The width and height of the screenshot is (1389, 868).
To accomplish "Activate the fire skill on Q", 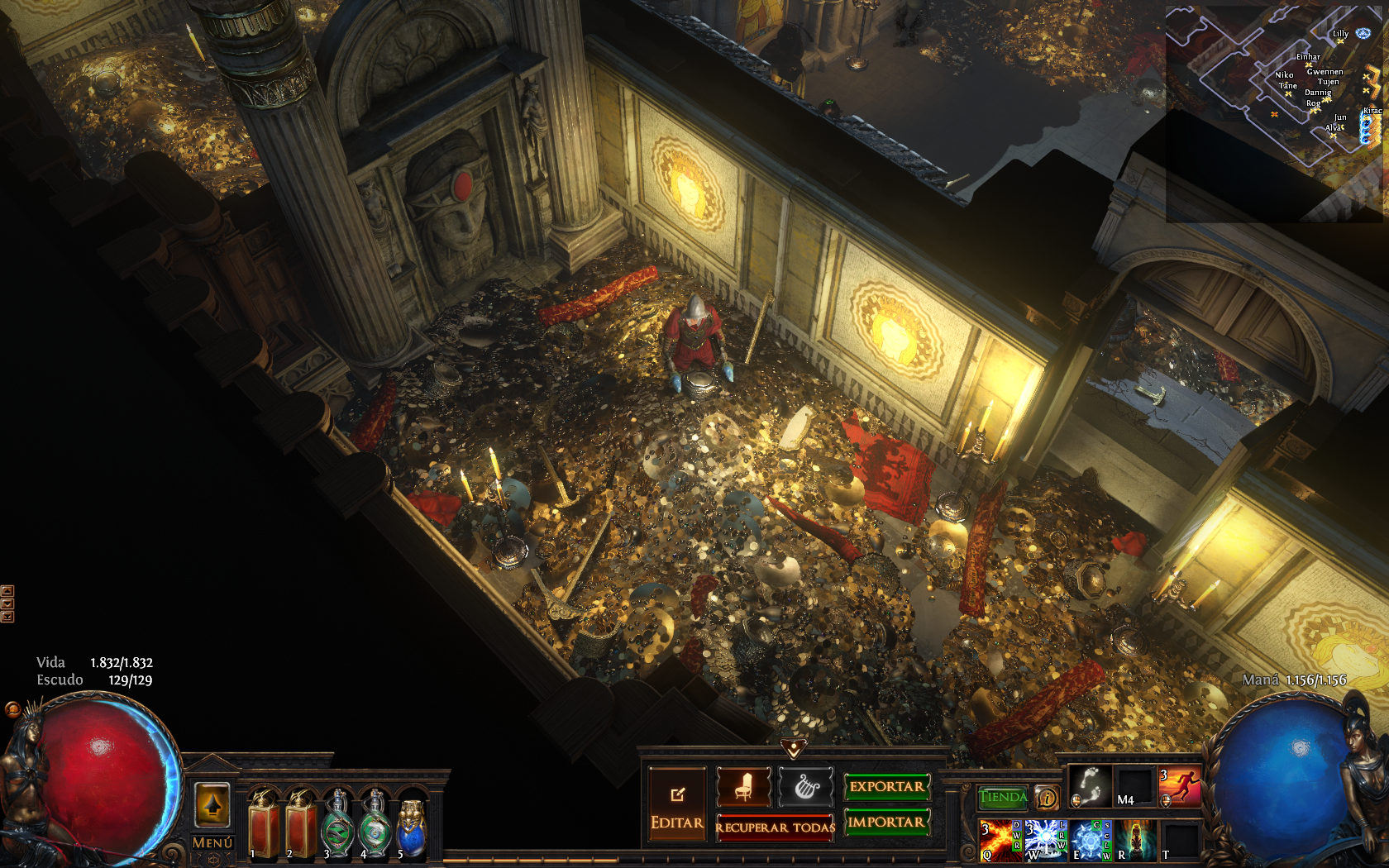I will point(999,840).
